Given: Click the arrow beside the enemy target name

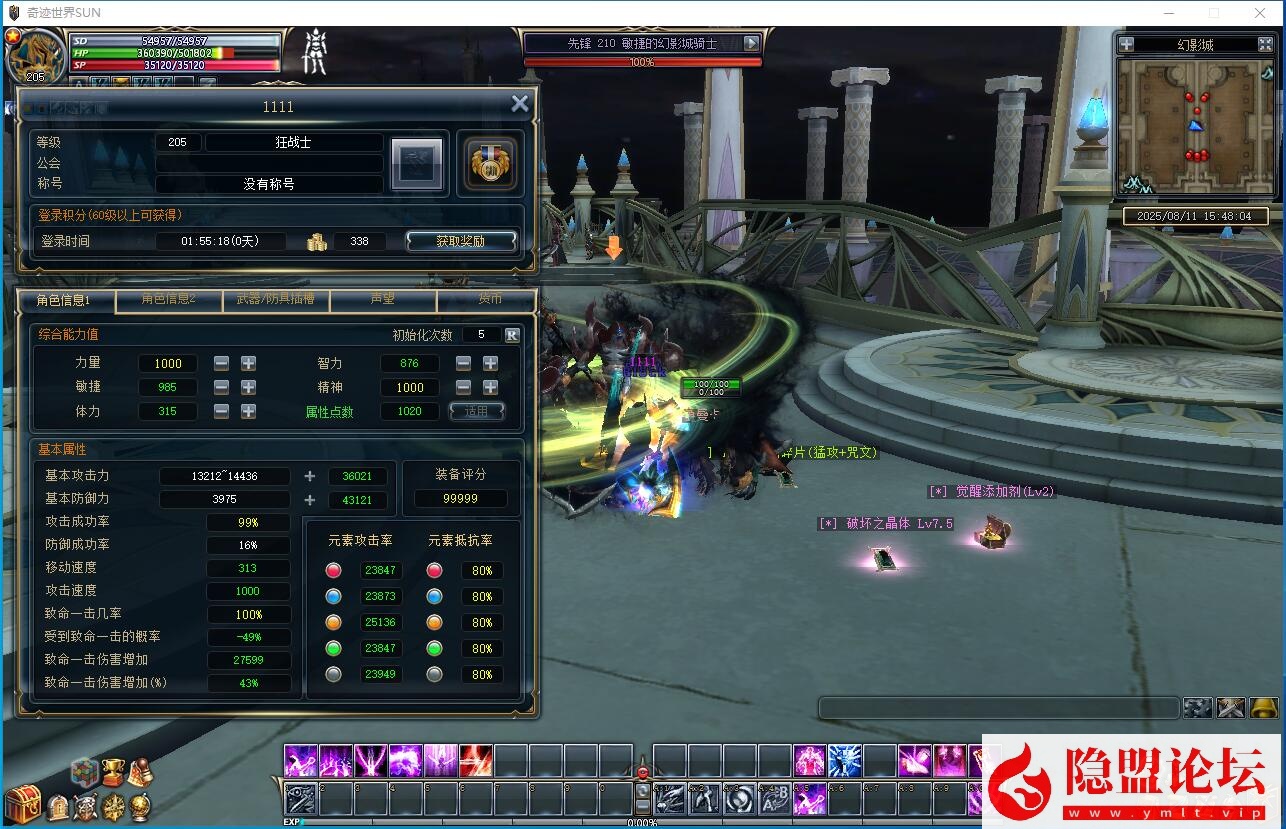Looking at the screenshot, I should [751, 43].
